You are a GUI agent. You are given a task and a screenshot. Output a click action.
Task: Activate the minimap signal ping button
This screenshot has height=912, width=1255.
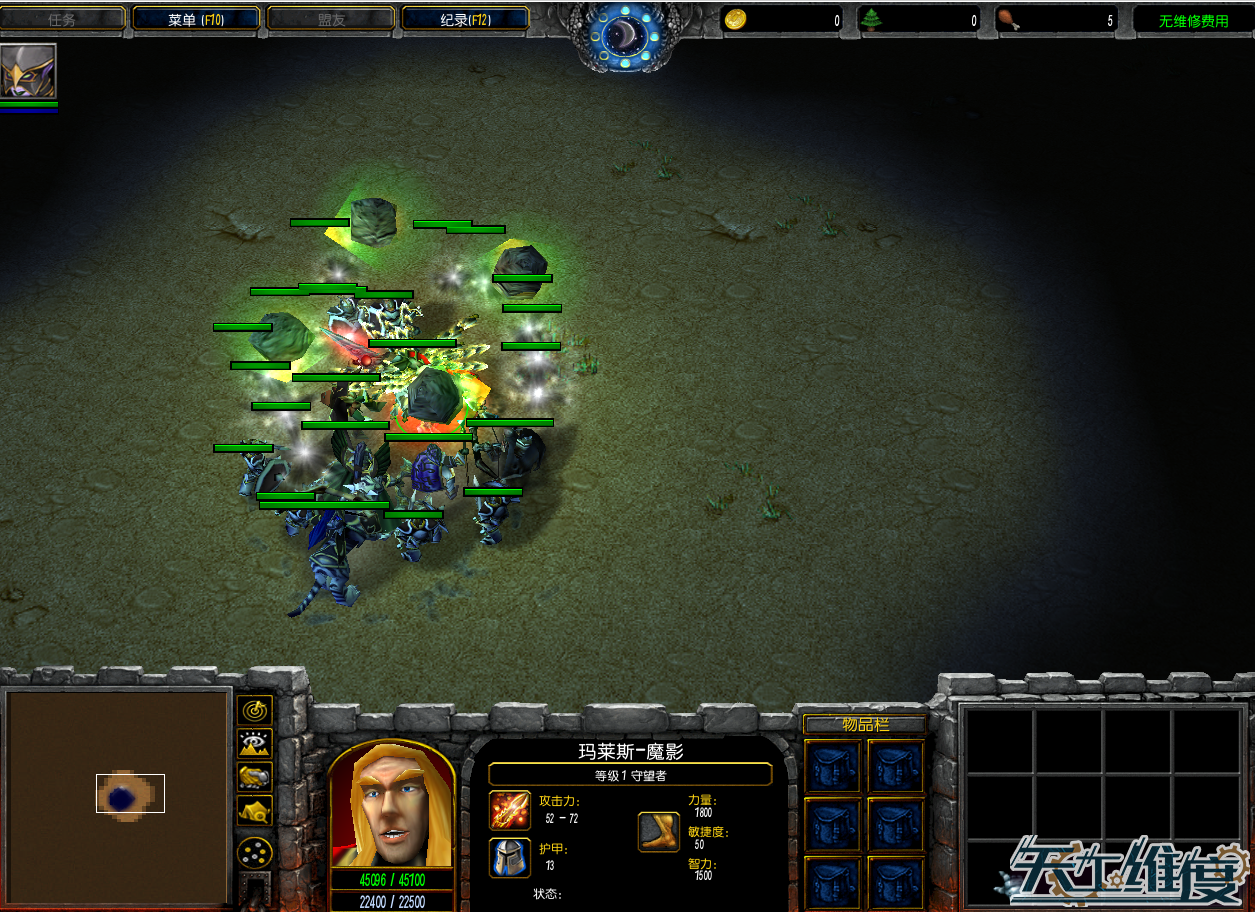257,711
